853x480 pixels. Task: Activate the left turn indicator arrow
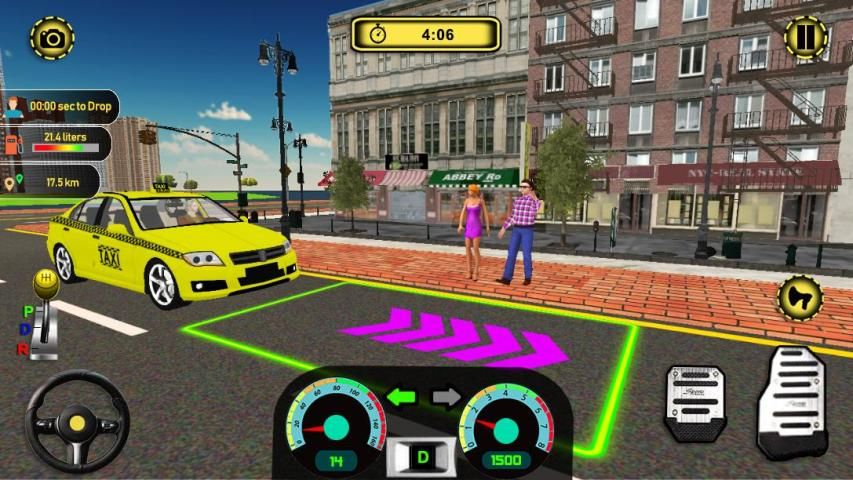[401, 397]
